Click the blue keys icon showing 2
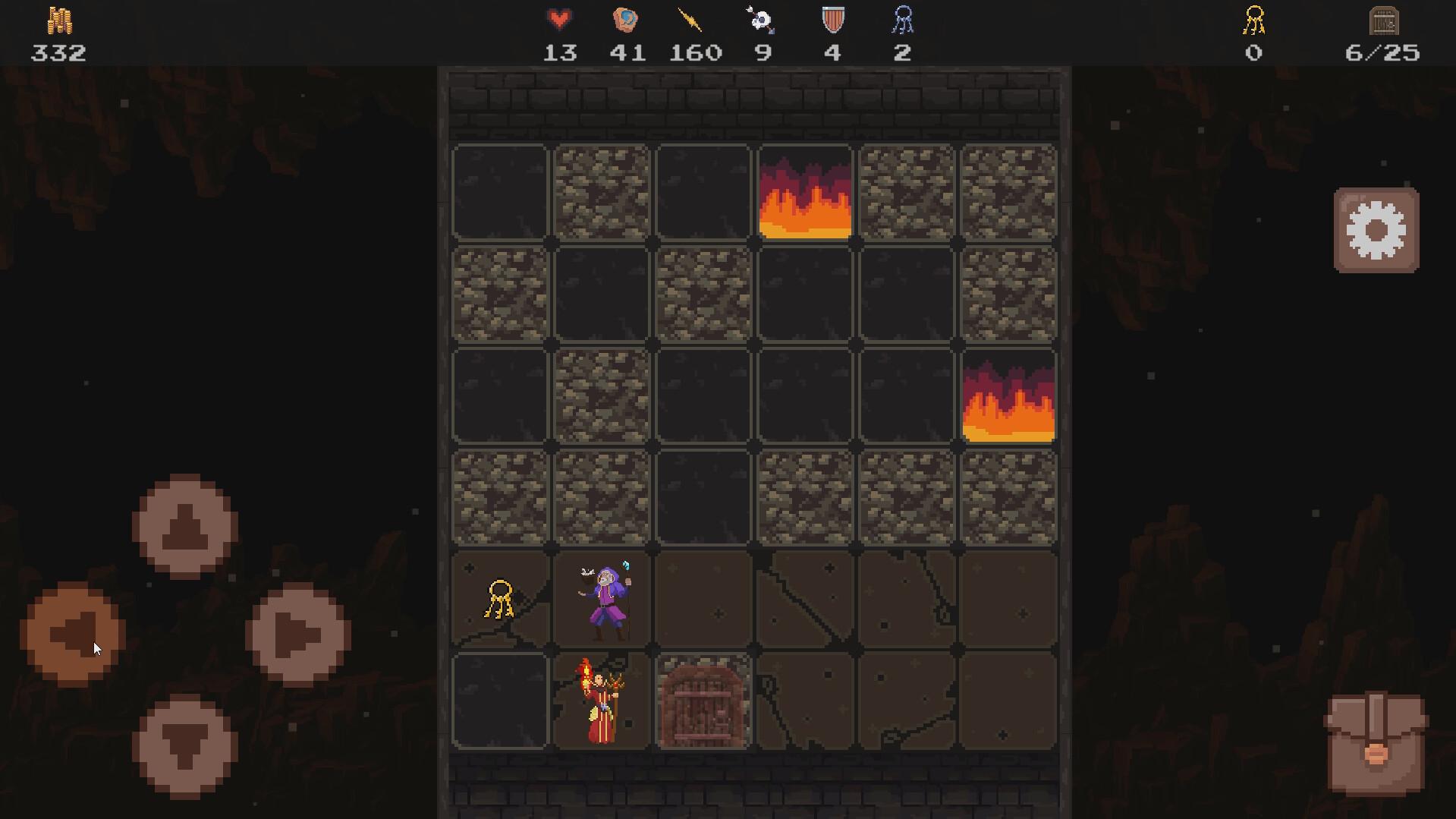The width and height of the screenshot is (1456, 819). [902, 21]
